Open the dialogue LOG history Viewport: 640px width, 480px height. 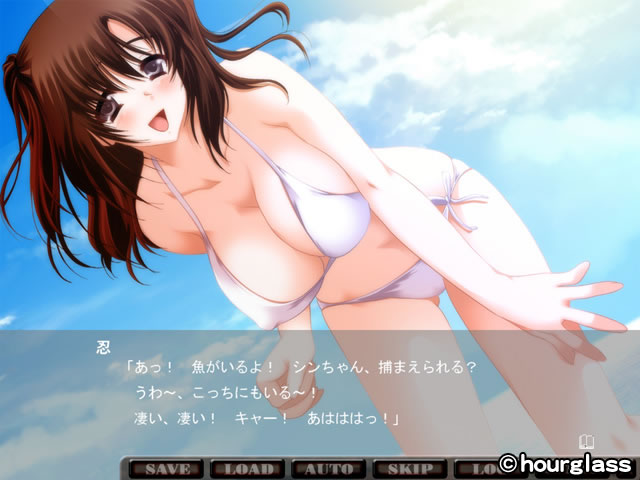point(476,468)
